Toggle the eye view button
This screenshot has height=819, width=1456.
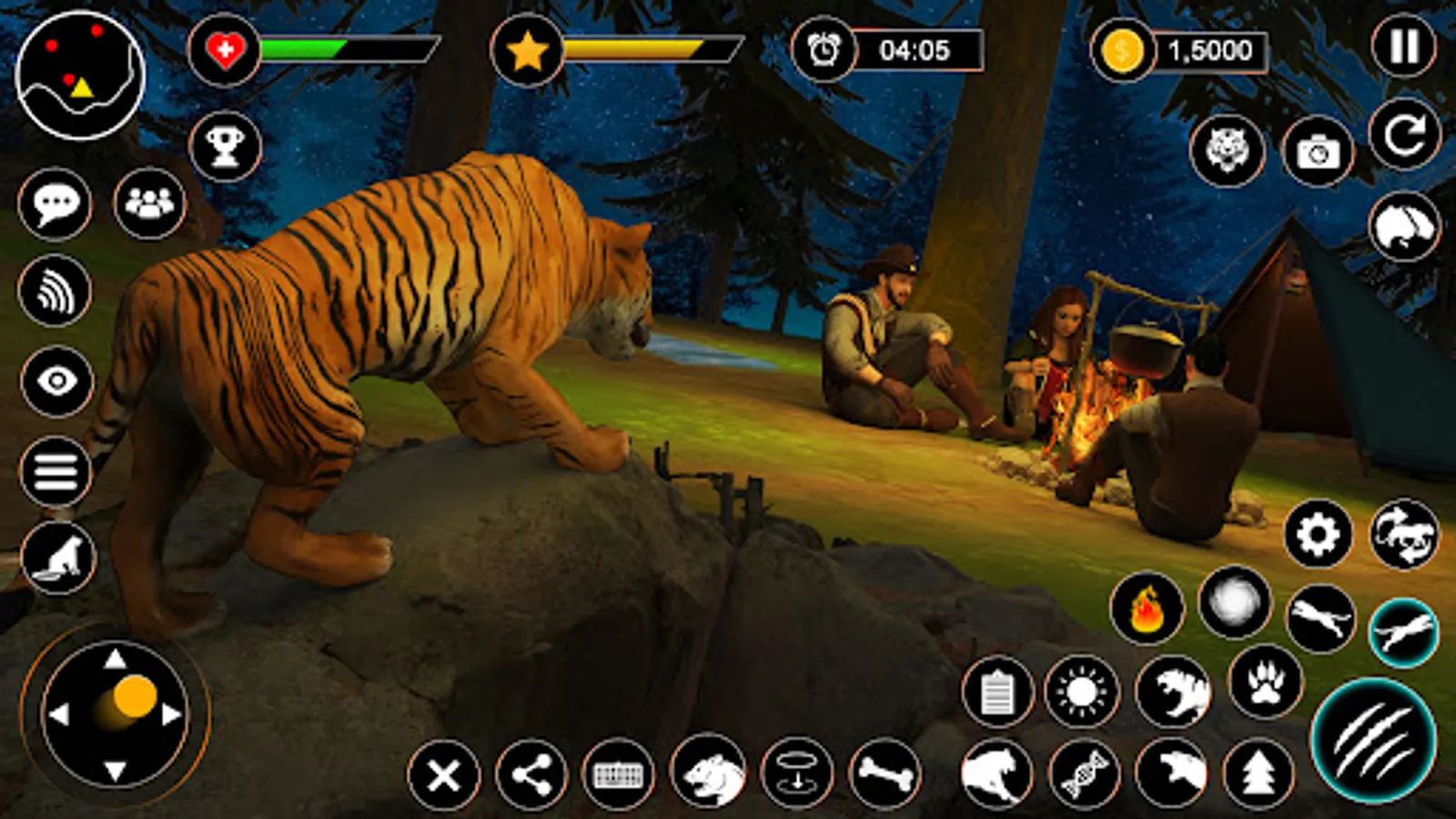pyautogui.click(x=56, y=380)
